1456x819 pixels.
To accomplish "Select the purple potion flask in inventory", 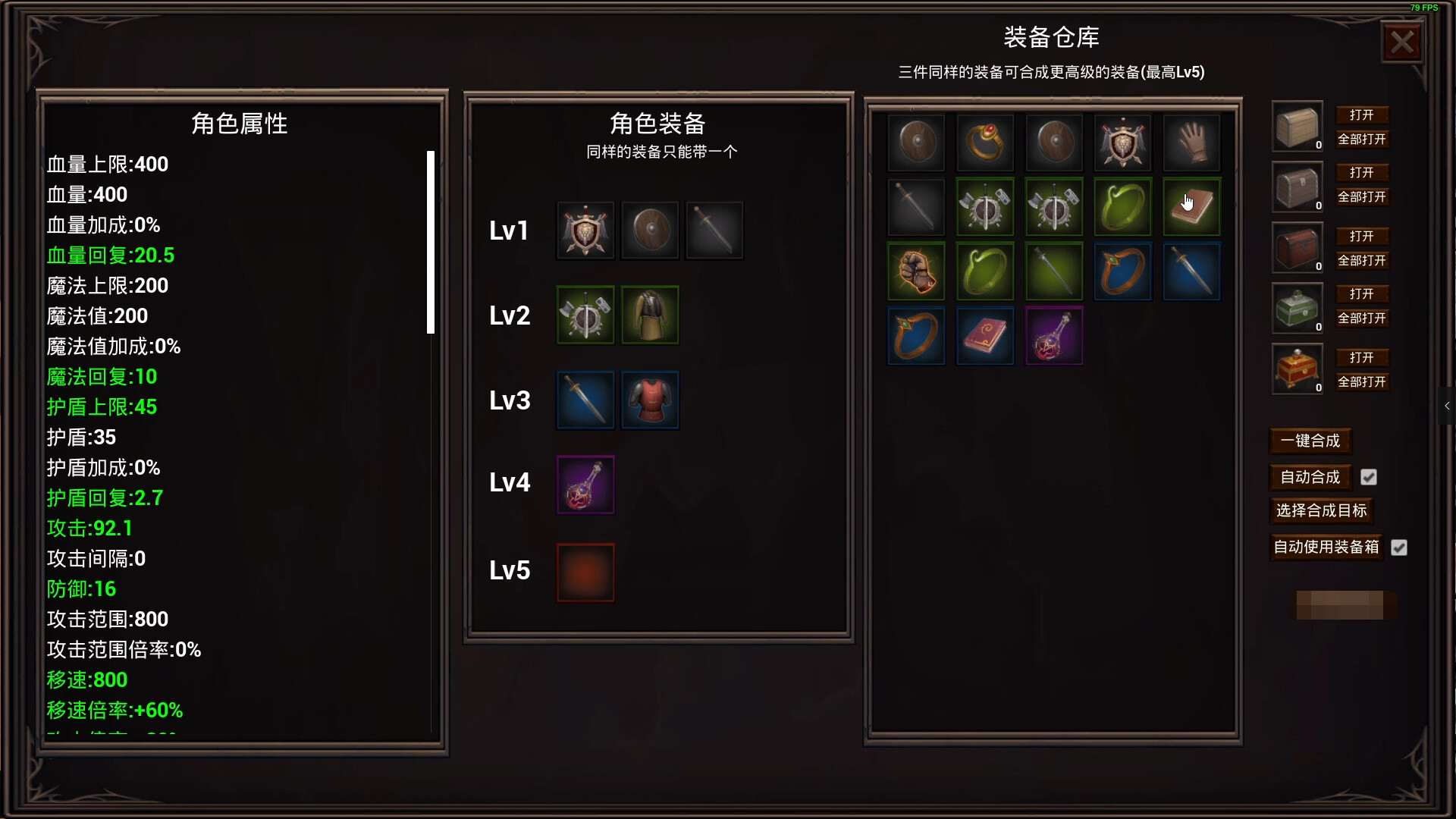I will click(x=1053, y=335).
